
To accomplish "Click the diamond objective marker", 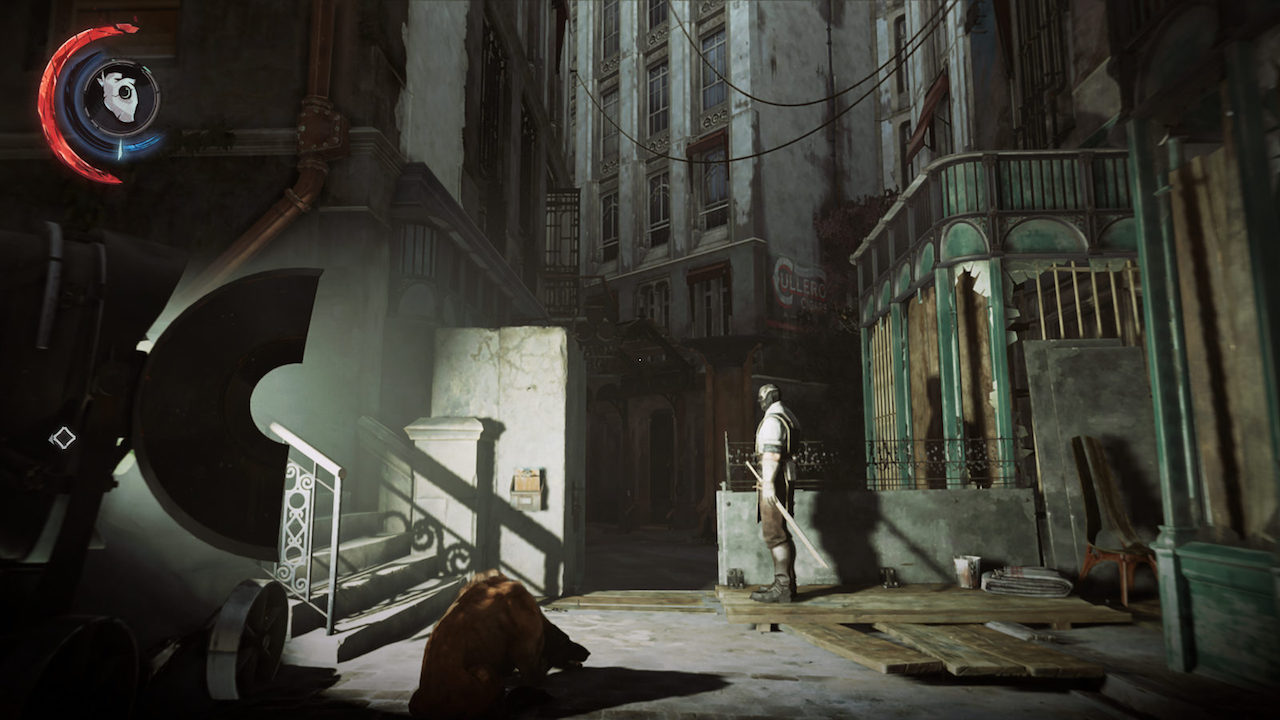I will click(63, 437).
